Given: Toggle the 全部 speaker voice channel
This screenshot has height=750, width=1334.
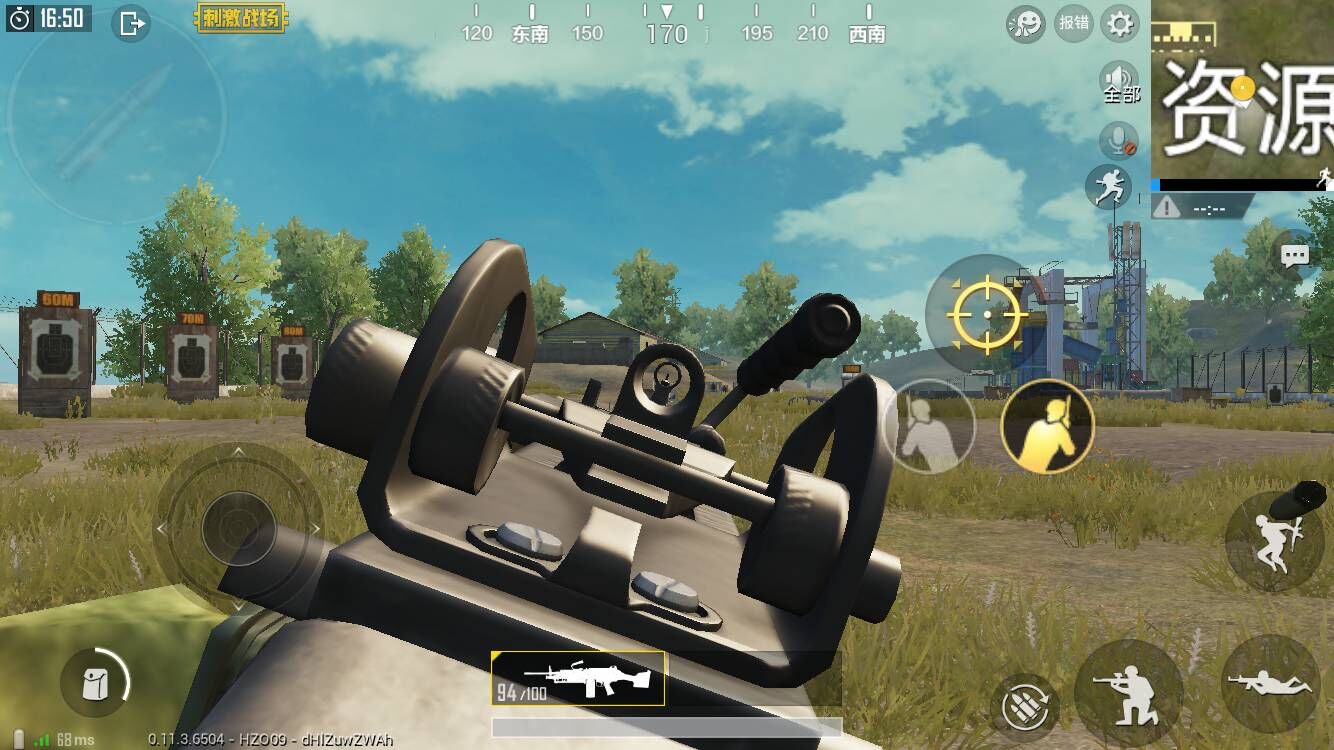Looking at the screenshot, I should pyautogui.click(x=1120, y=82).
